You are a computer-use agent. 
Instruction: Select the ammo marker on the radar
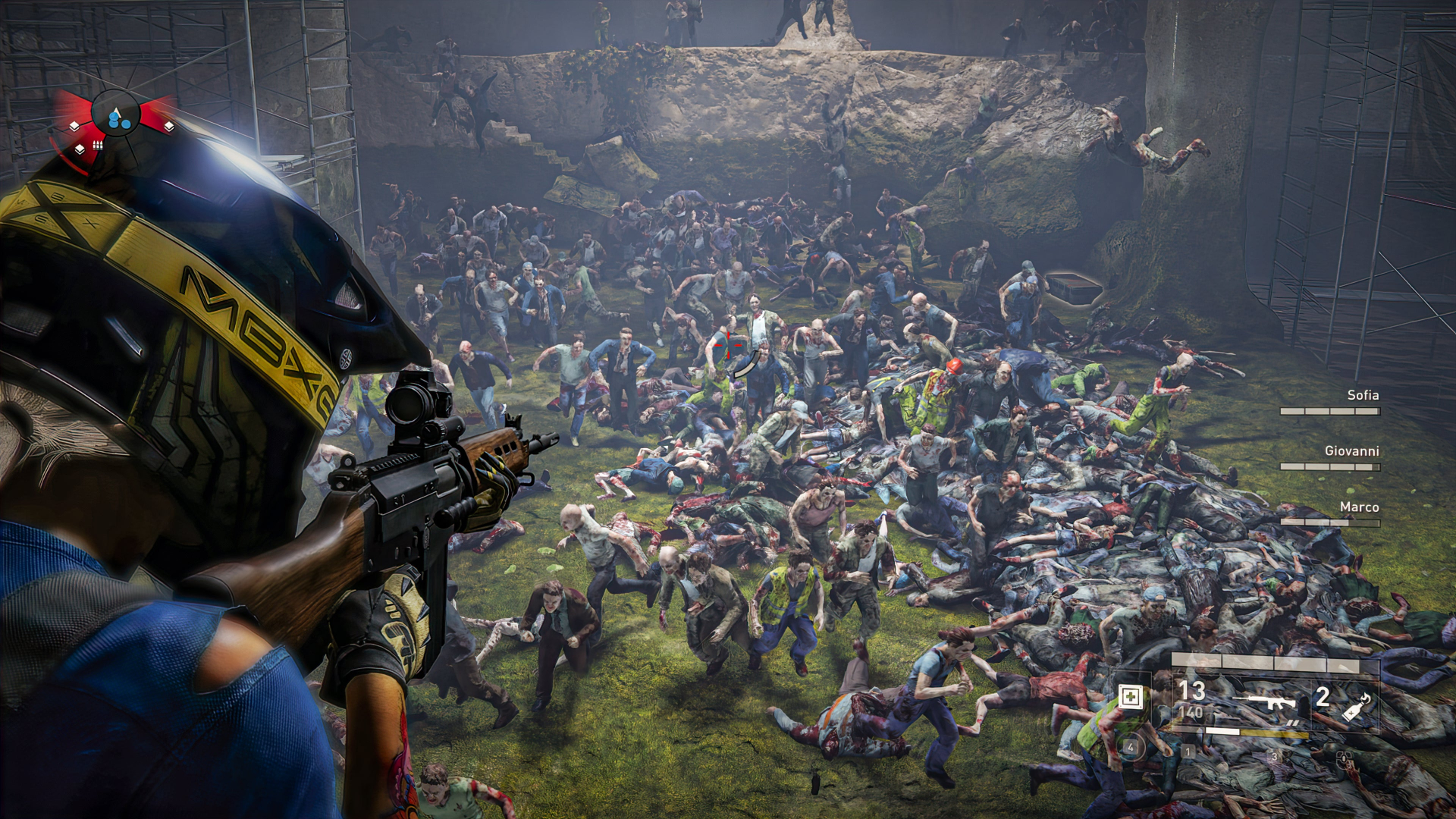[x=98, y=145]
